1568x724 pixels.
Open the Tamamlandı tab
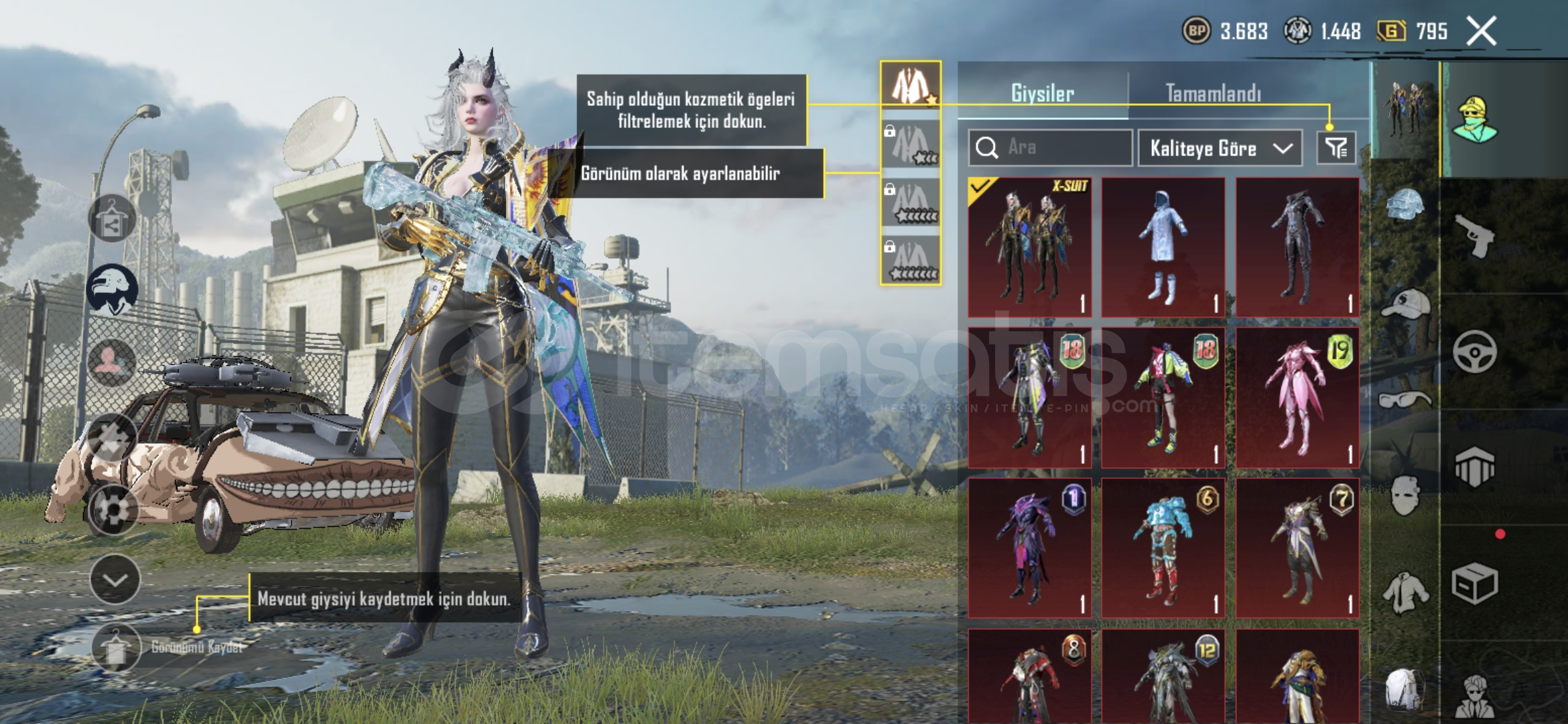point(1213,93)
